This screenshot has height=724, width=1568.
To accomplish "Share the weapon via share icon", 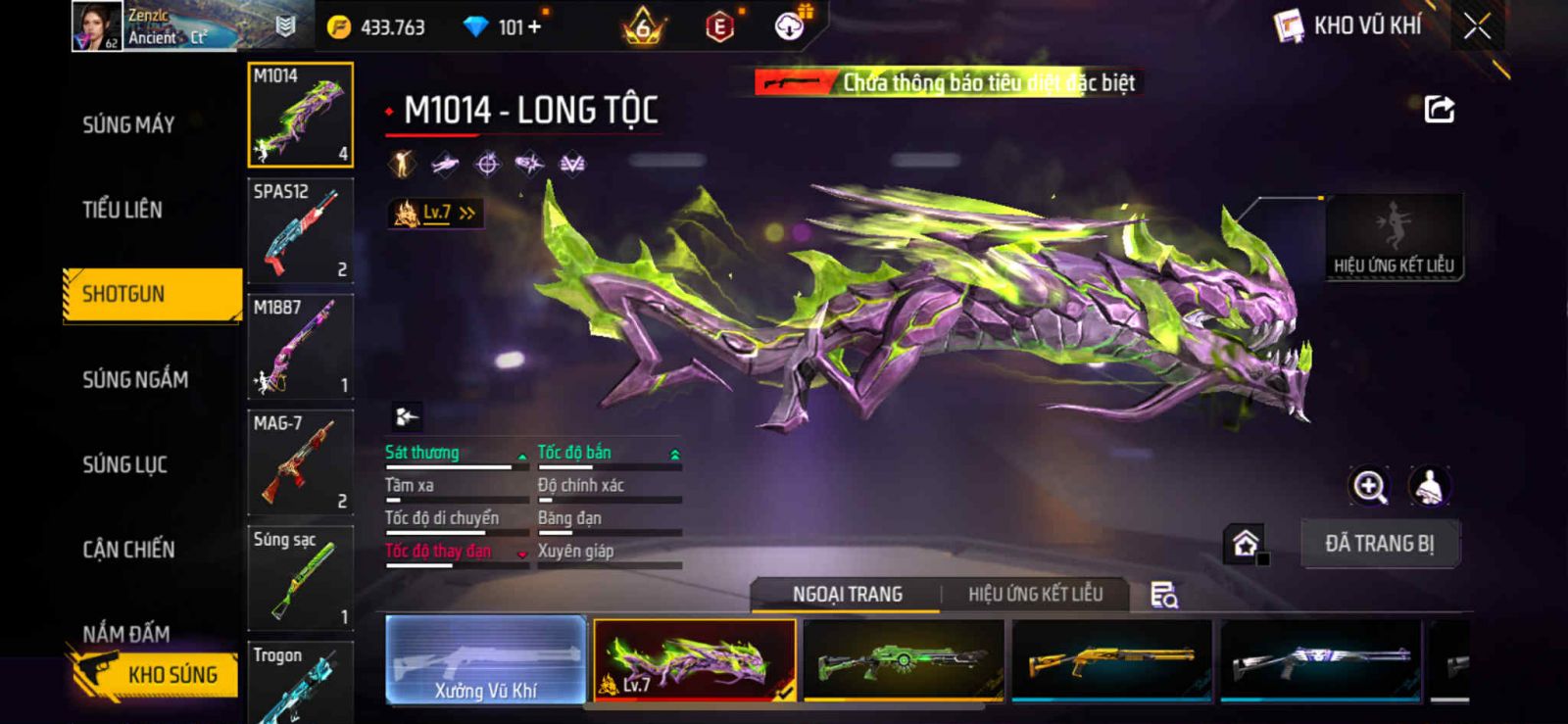I will 1439,109.
